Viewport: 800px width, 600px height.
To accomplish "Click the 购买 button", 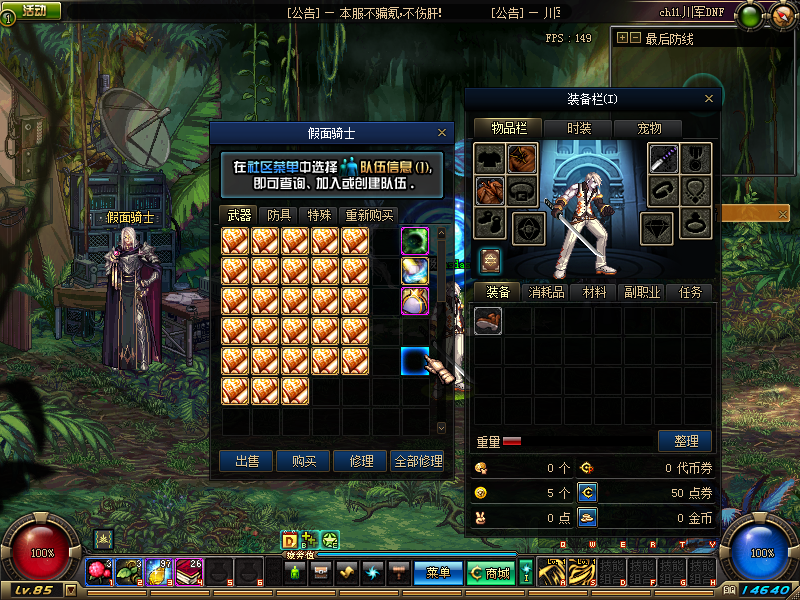I will [x=304, y=461].
